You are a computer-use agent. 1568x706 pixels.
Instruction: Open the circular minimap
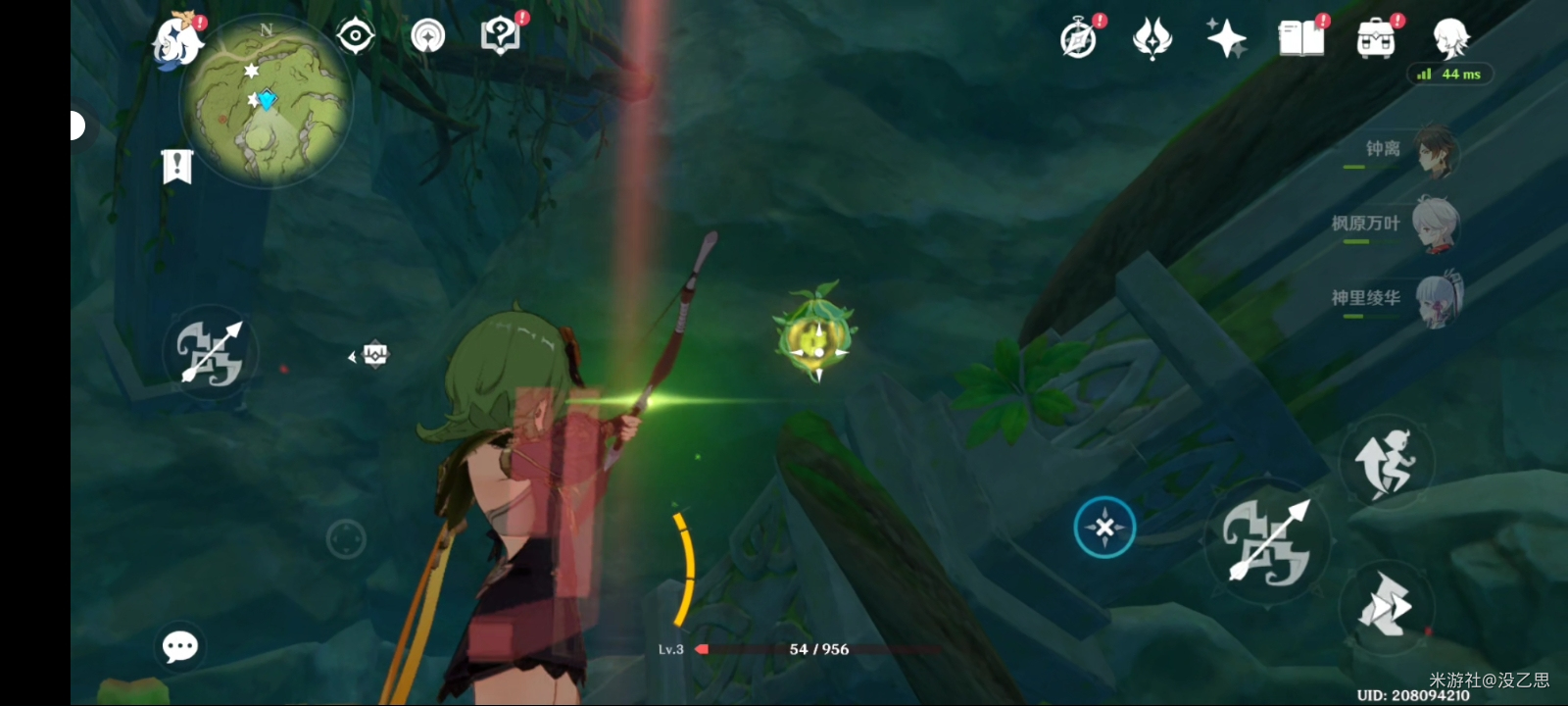coord(266,101)
